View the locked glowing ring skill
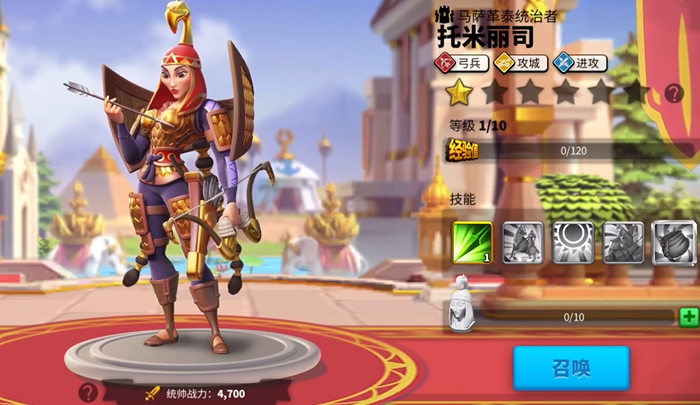The width and height of the screenshot is (700, 405). click(x=573, y=243)
